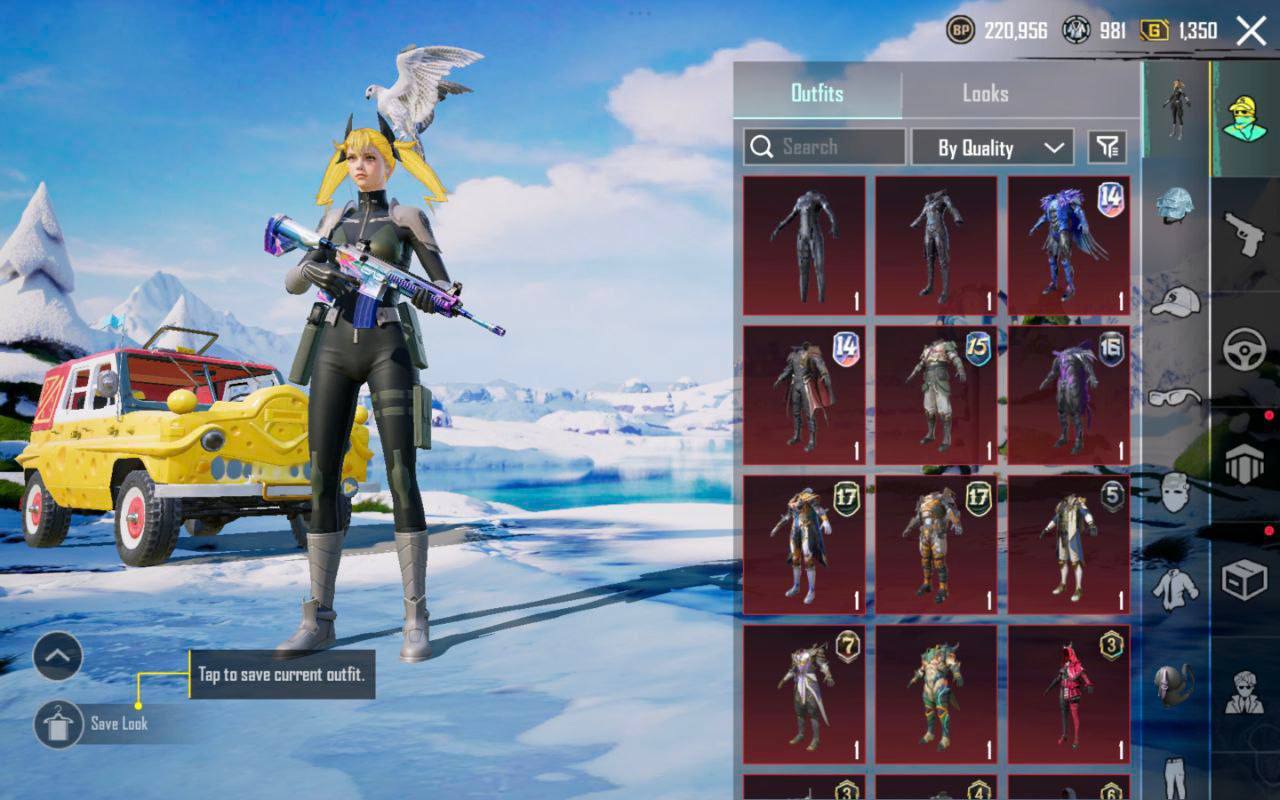Close the inventory with the X button
The width and height of the screenshot is (1280, 800).
[1251, 31]
